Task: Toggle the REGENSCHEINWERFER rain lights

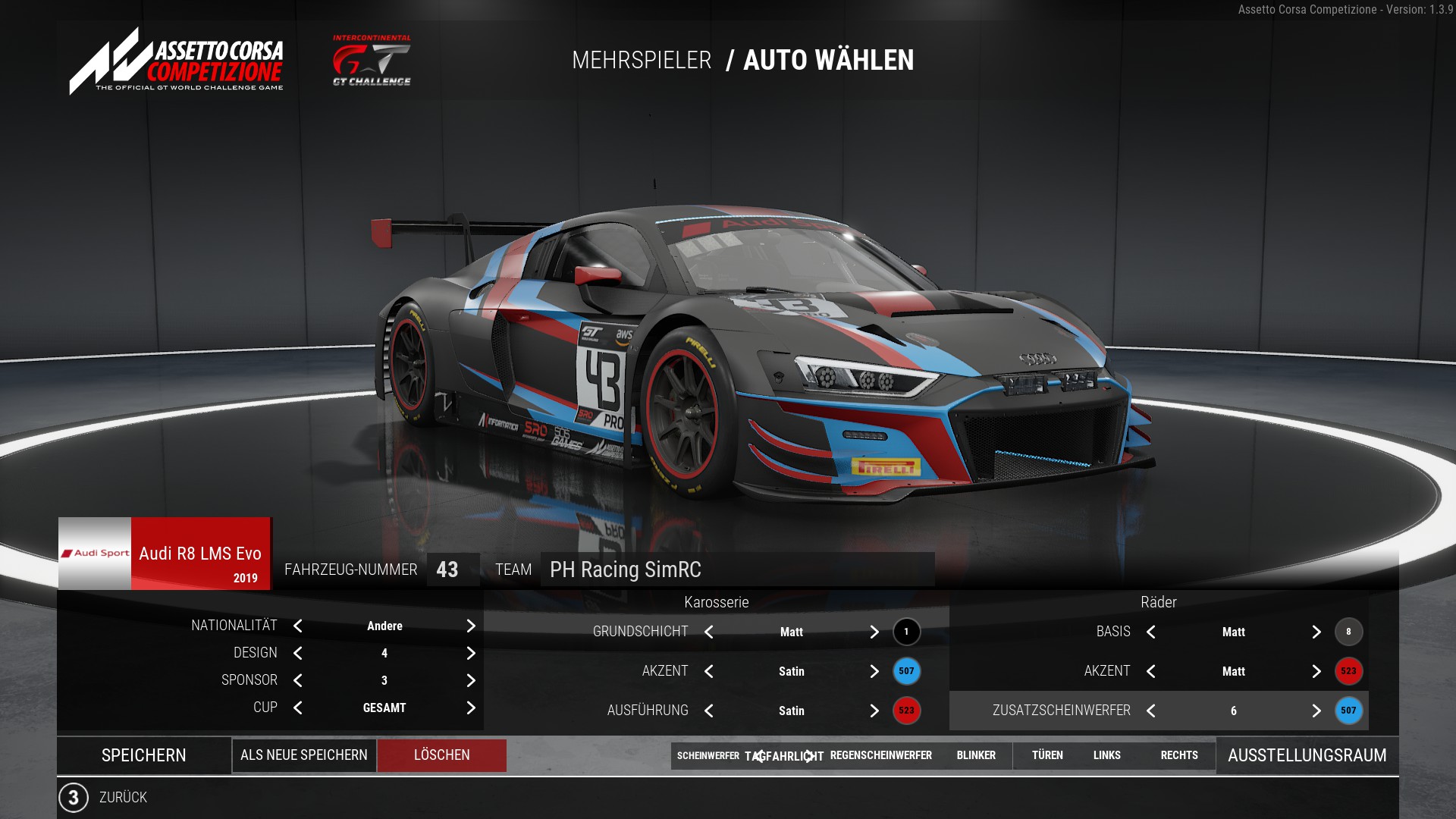Action: point(880,755)
